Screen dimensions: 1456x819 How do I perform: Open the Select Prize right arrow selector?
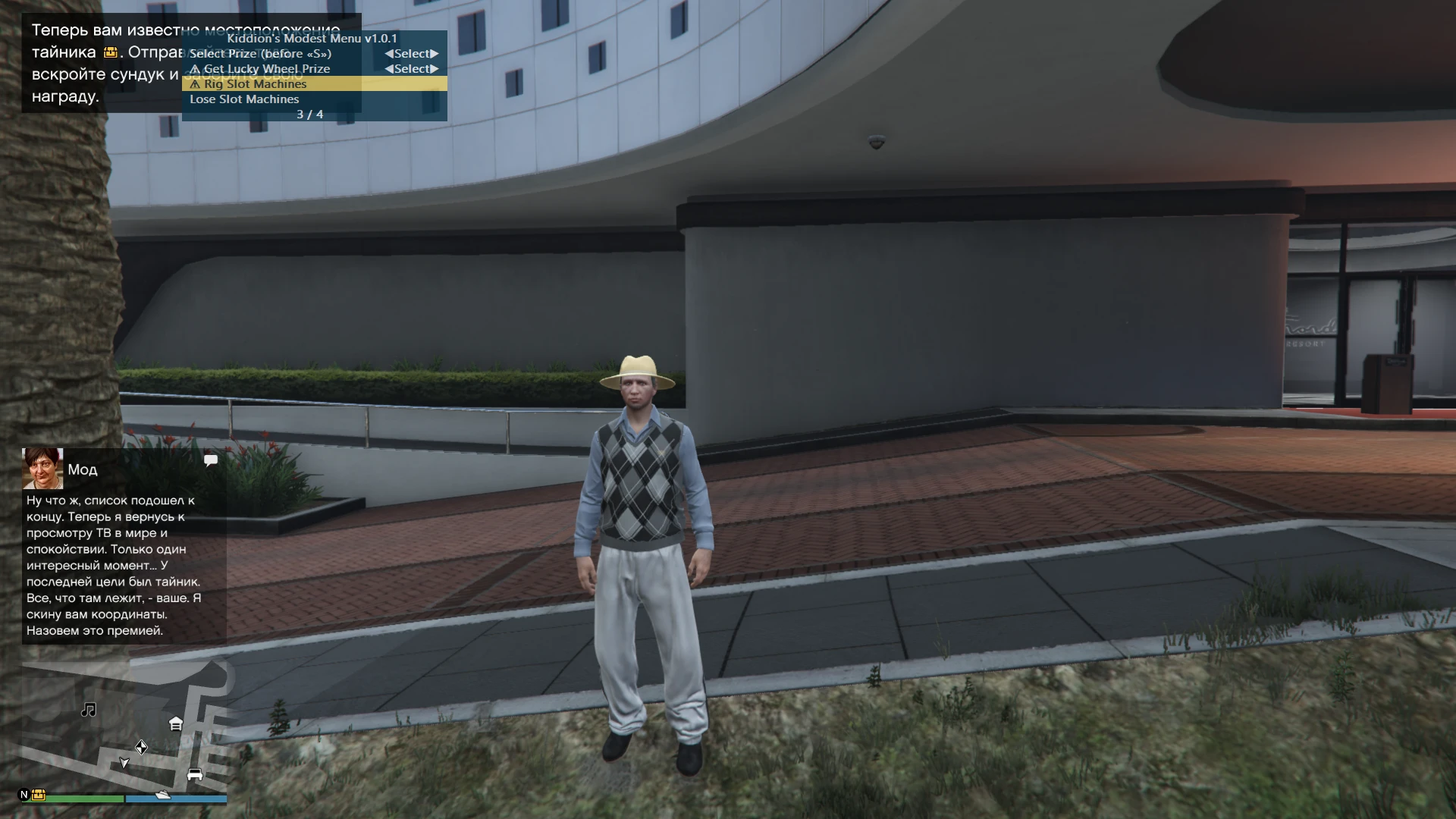click(x=438, y=53)
